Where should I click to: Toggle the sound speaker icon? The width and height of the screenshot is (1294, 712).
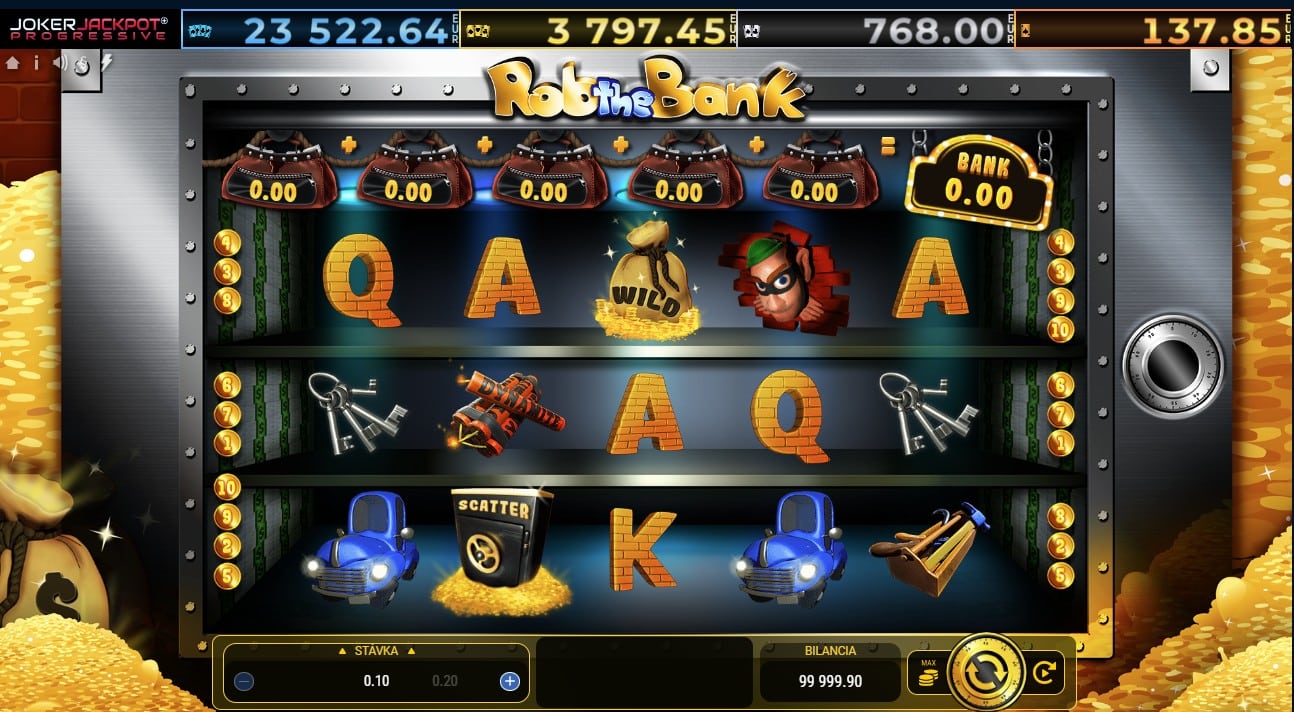59,62
